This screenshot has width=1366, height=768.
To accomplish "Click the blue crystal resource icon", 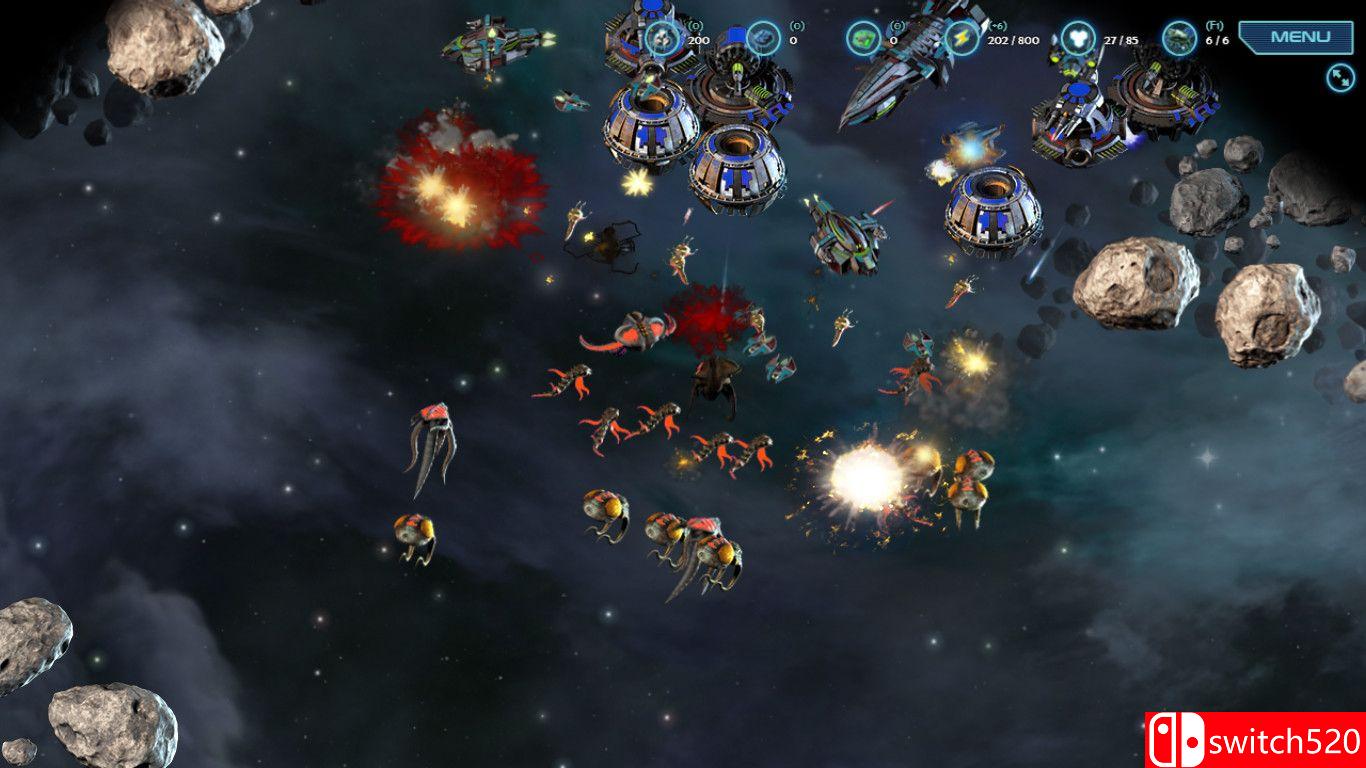I will pyautogui.click(x=763, y=39).
